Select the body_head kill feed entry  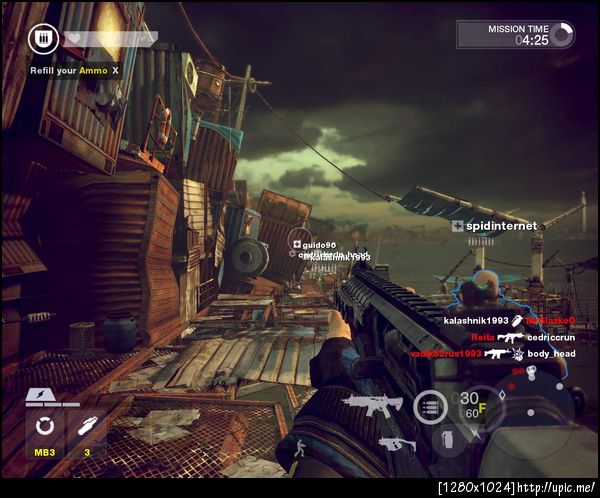pyautogui.click(x=551, y=354)
